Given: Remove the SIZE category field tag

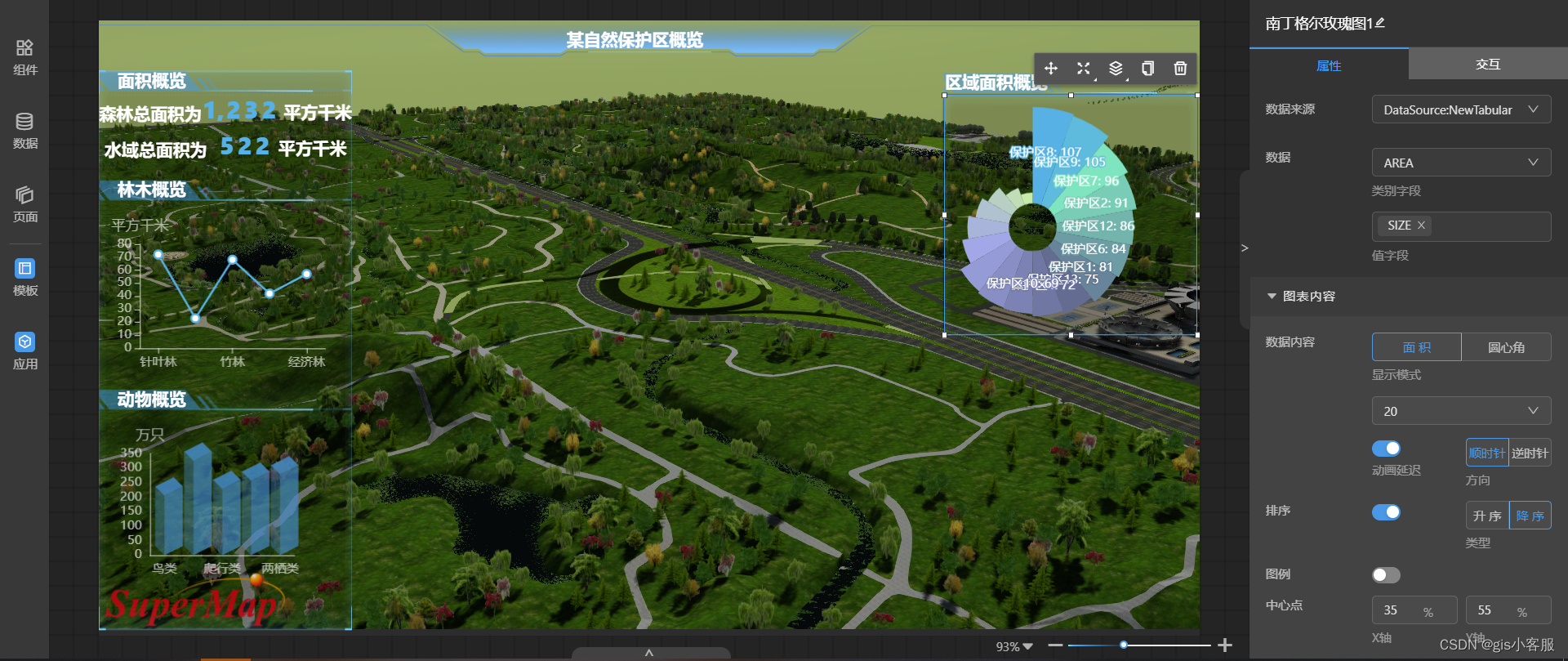Looking at the screenshot, I should (x=1421, y=226).
